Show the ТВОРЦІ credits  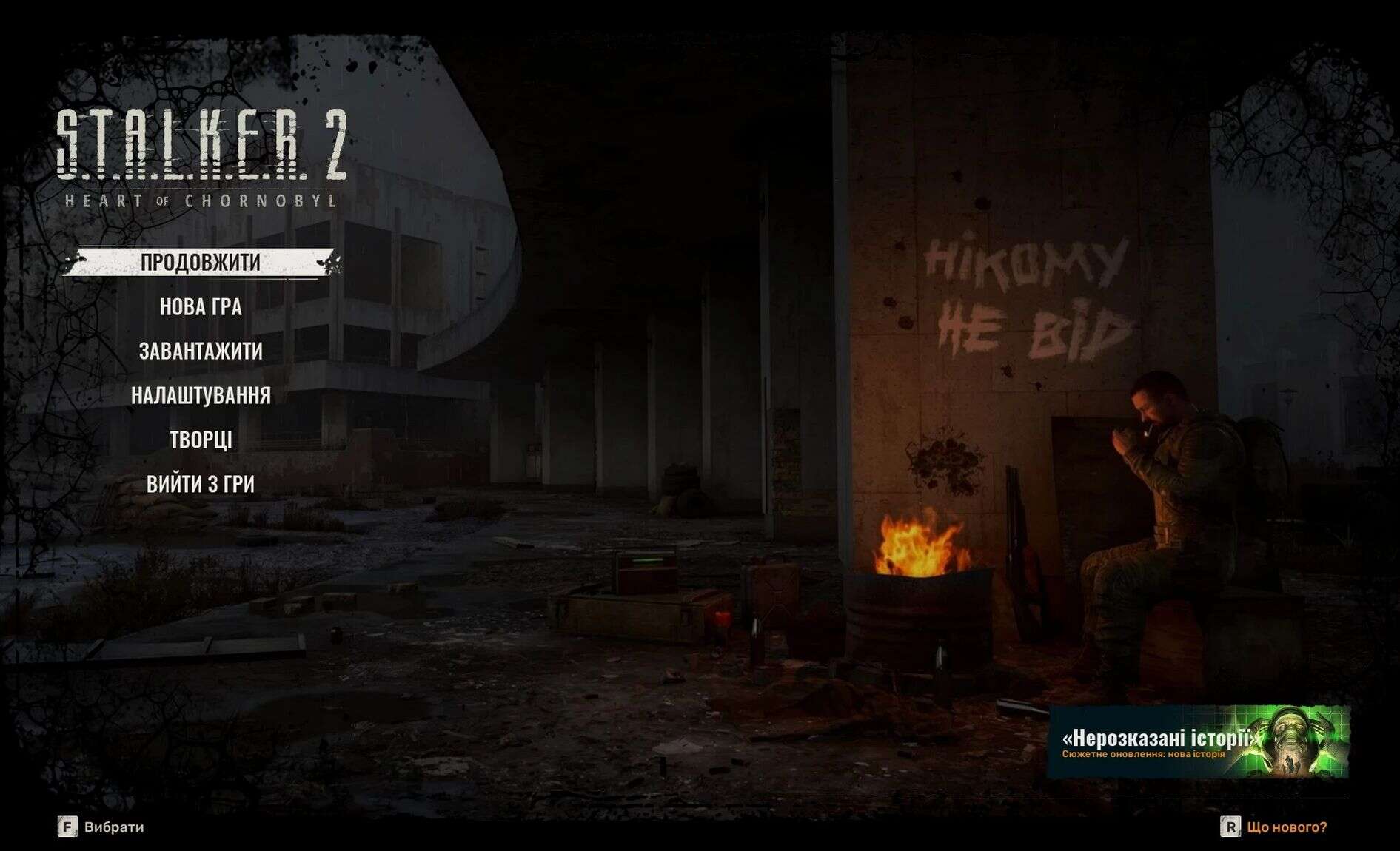[201, 440]
